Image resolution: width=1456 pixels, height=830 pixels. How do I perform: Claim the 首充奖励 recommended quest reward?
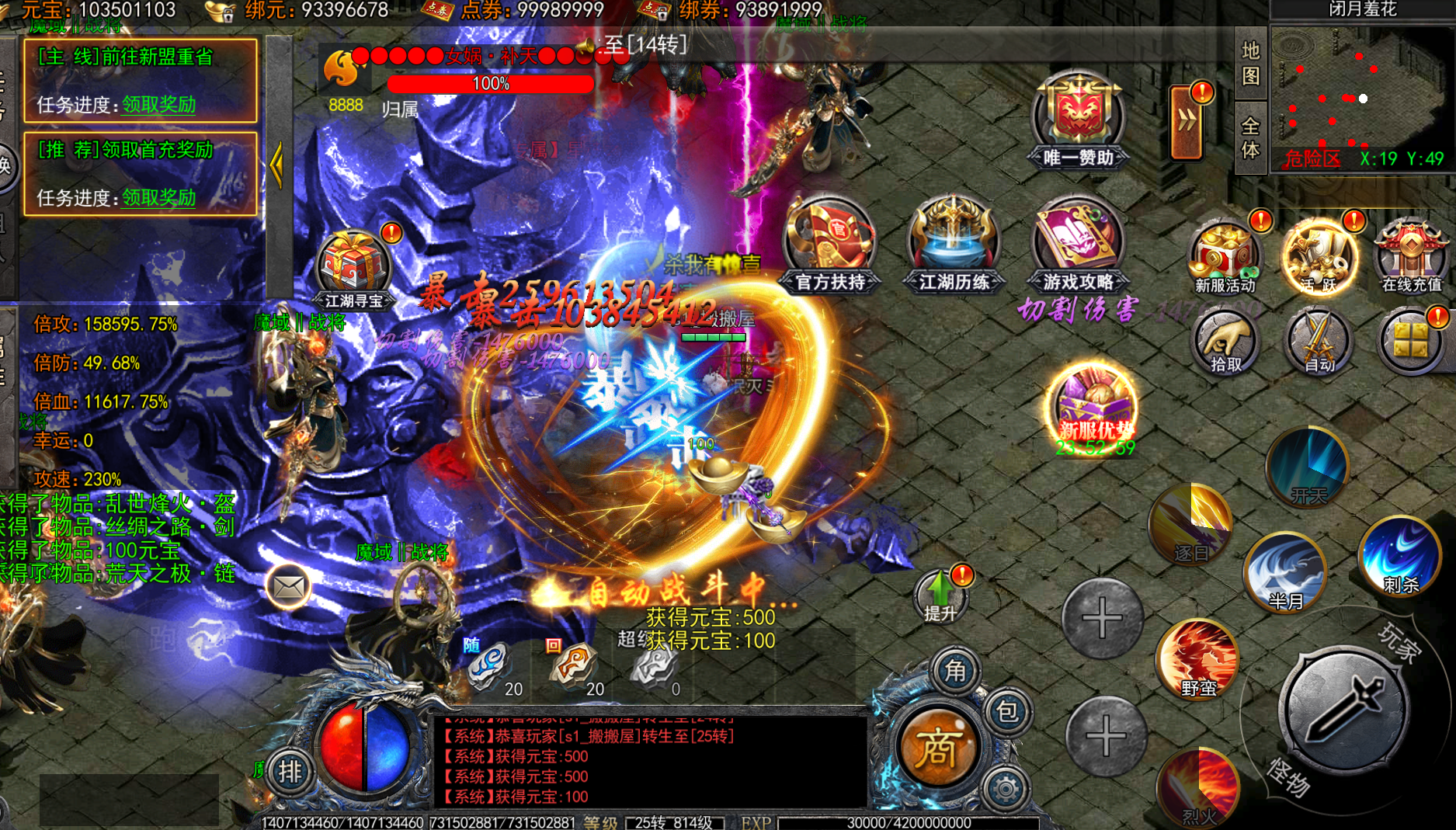[x=158, y=198]
